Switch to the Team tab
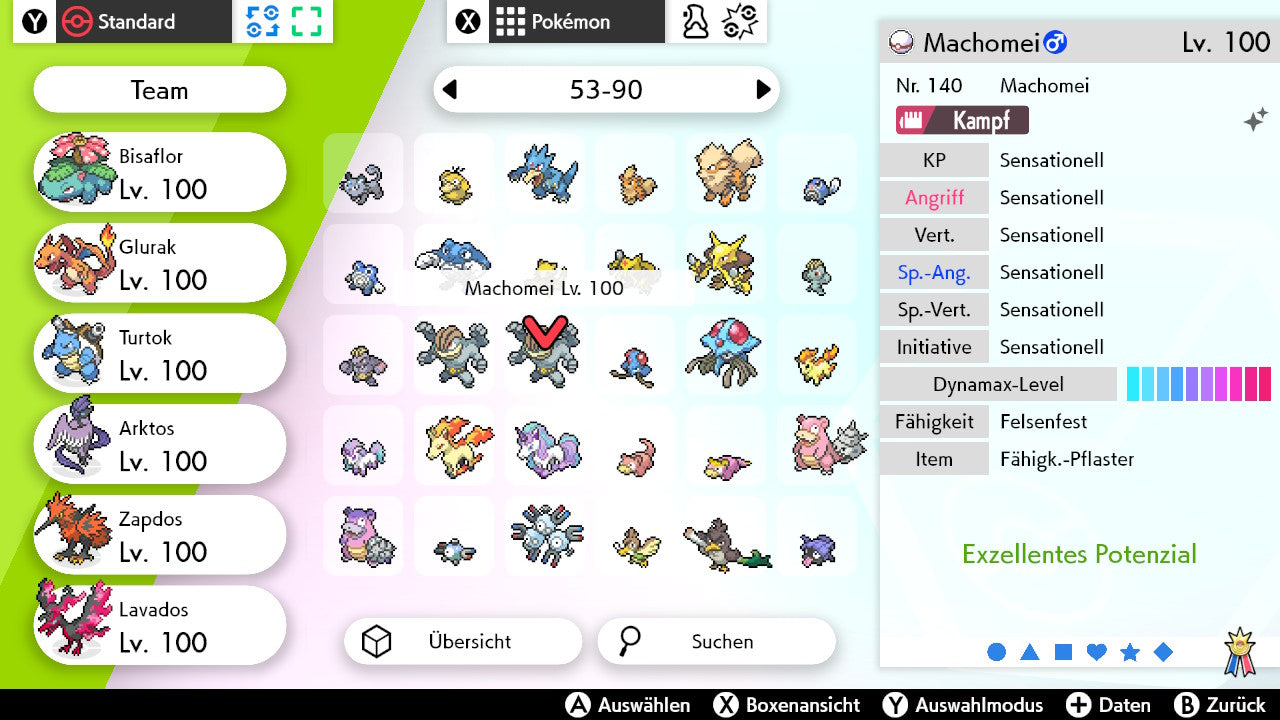 pyautogui.click(x=159, y=90)
